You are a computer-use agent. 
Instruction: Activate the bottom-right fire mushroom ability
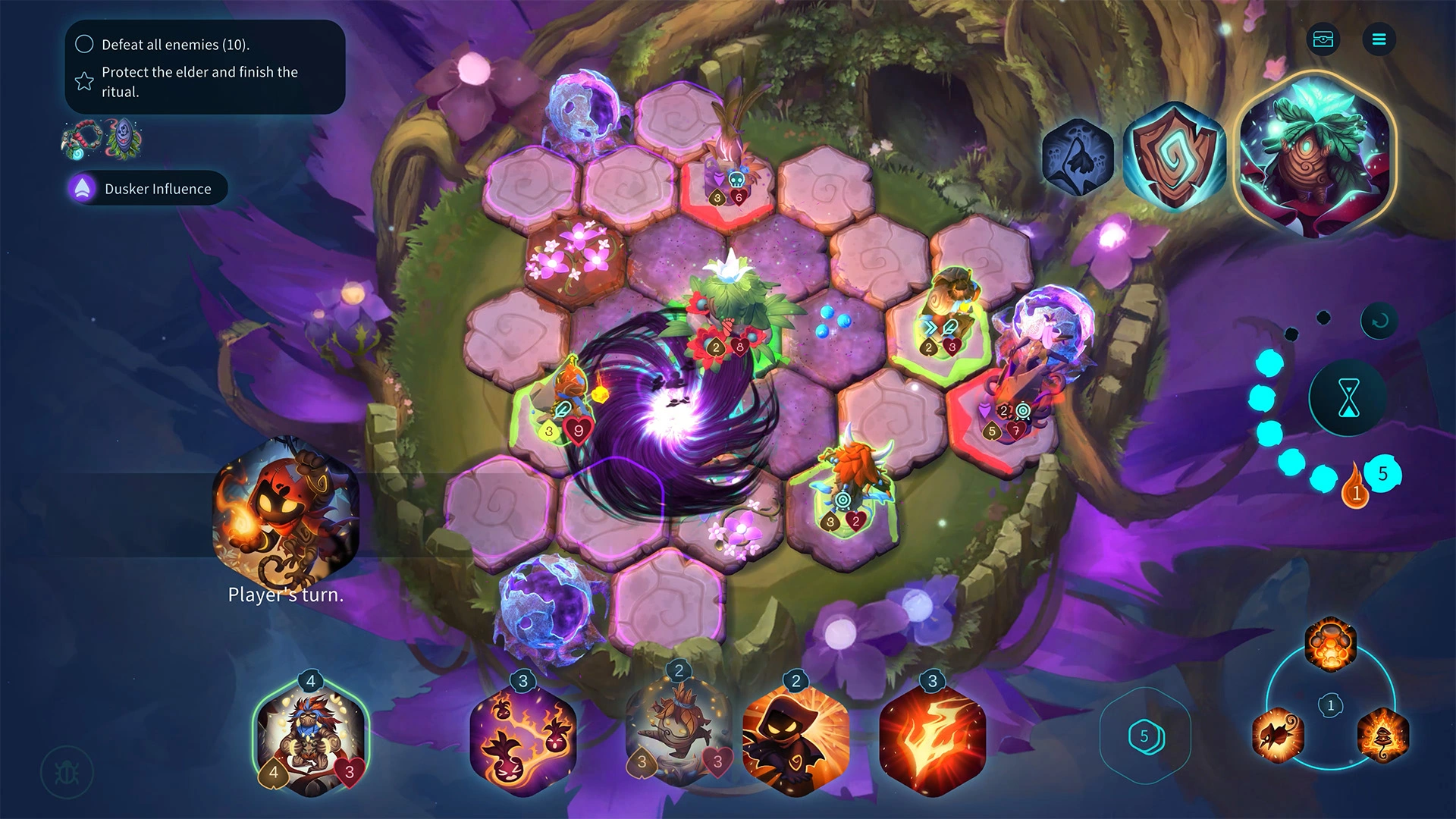tap(1382, 736)
